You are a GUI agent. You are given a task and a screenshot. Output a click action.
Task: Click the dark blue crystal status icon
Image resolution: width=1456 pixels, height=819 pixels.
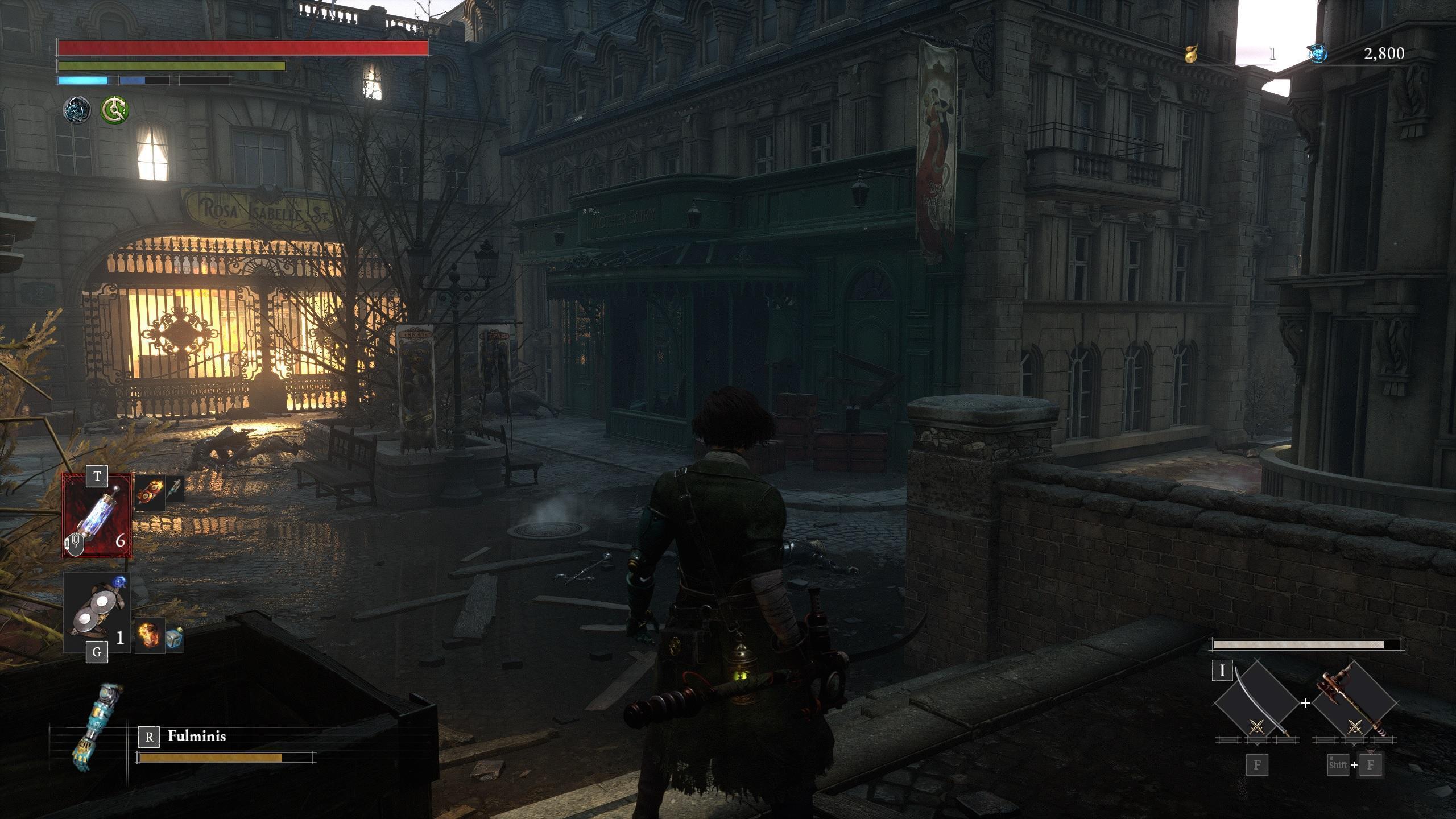pyautogui.click(x=77, y=109)
